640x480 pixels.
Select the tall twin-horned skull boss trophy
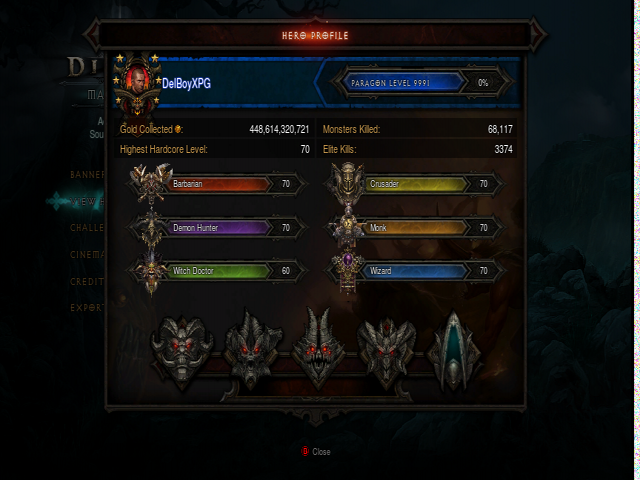tap(319, 347)
